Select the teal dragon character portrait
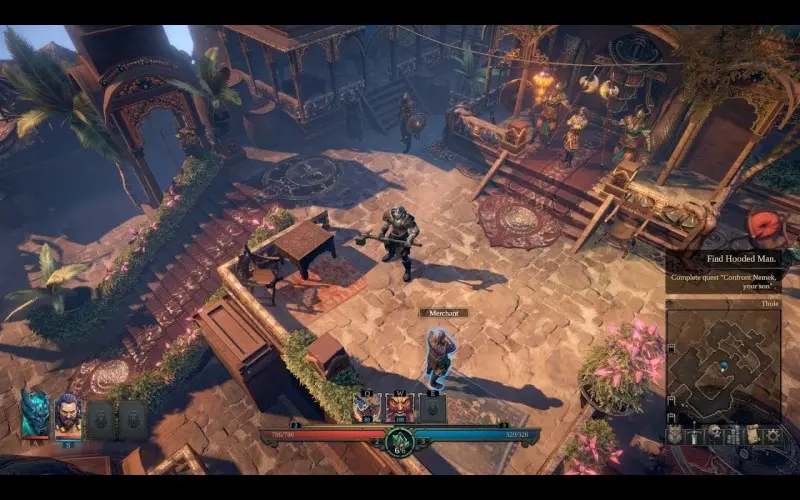This screenshot has height=500, width=800. (x=34, y=414)
